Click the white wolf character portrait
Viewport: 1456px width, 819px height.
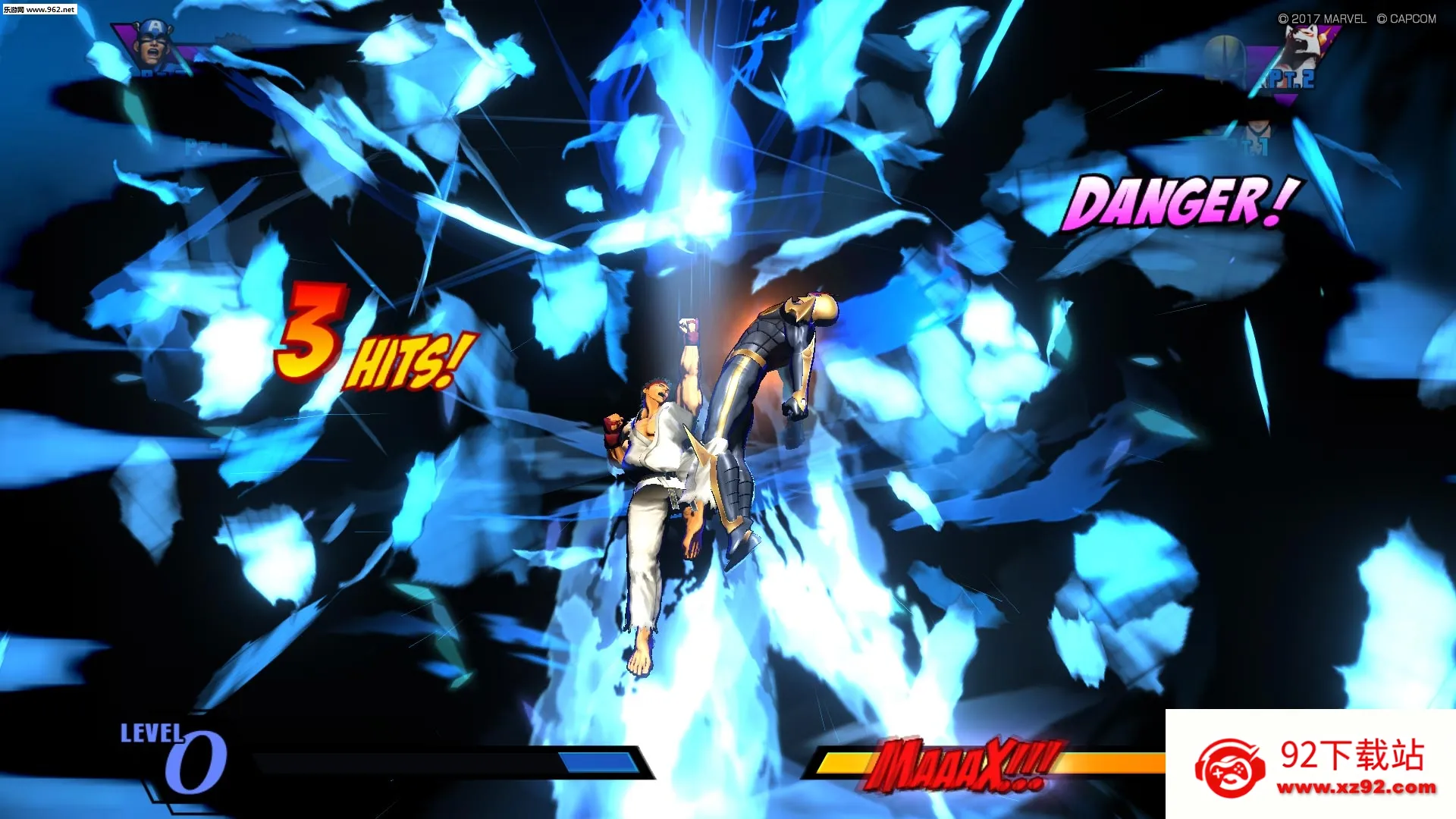tap(1303, 50)
